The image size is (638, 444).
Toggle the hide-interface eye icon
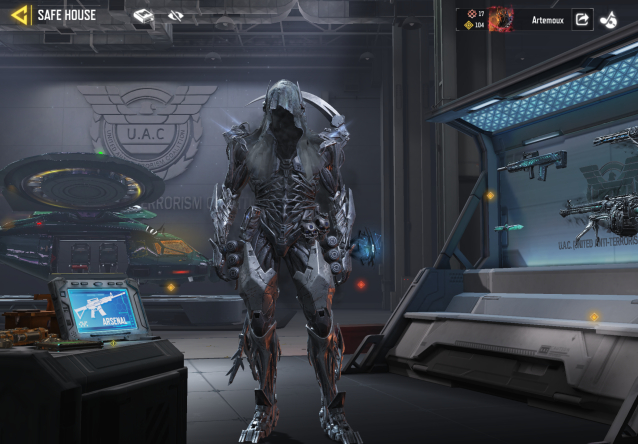click(176, 16)
